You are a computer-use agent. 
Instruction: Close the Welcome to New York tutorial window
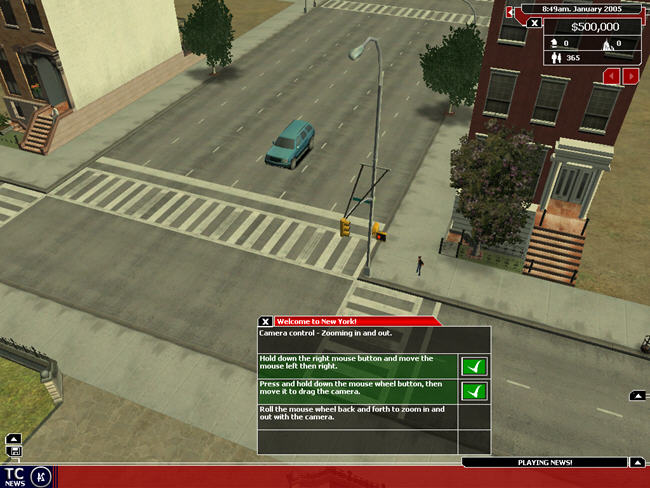(265, 321)
